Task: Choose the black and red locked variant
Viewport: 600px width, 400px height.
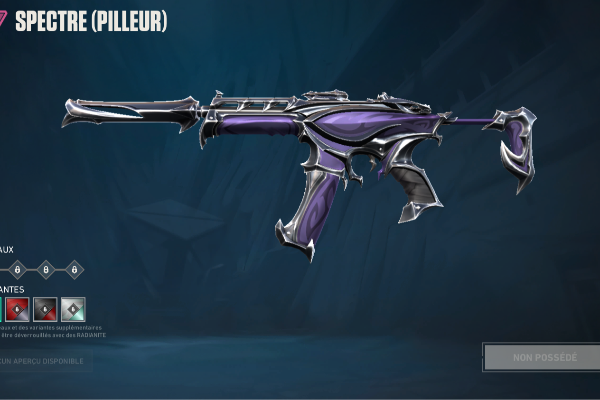Action: pos(45,308)
